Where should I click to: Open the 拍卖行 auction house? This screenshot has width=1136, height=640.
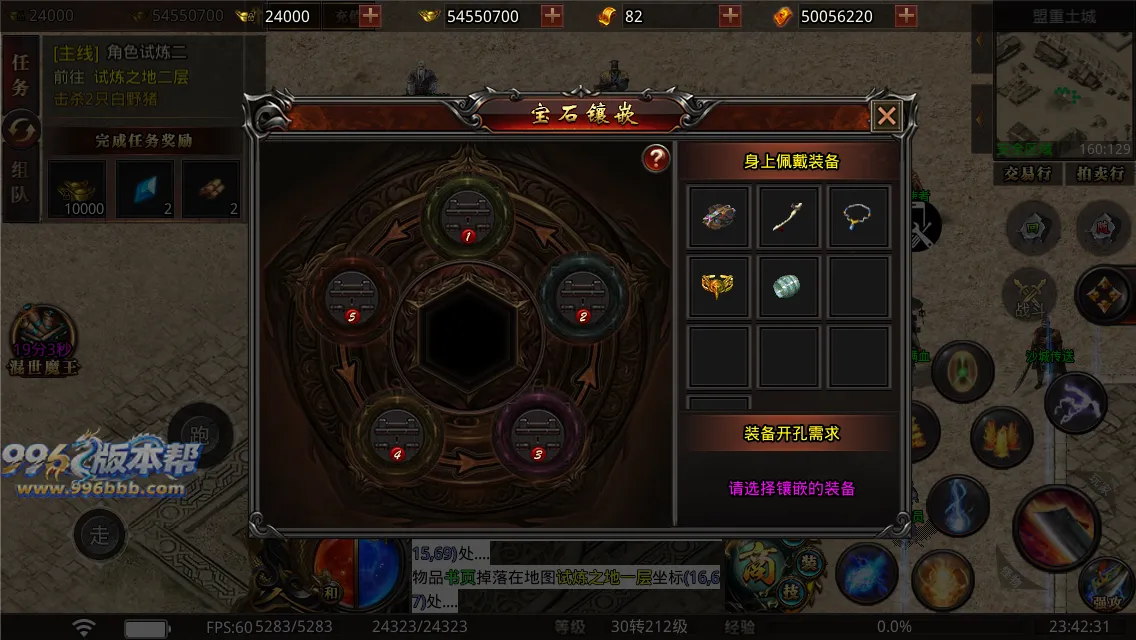click(1099, 174)
